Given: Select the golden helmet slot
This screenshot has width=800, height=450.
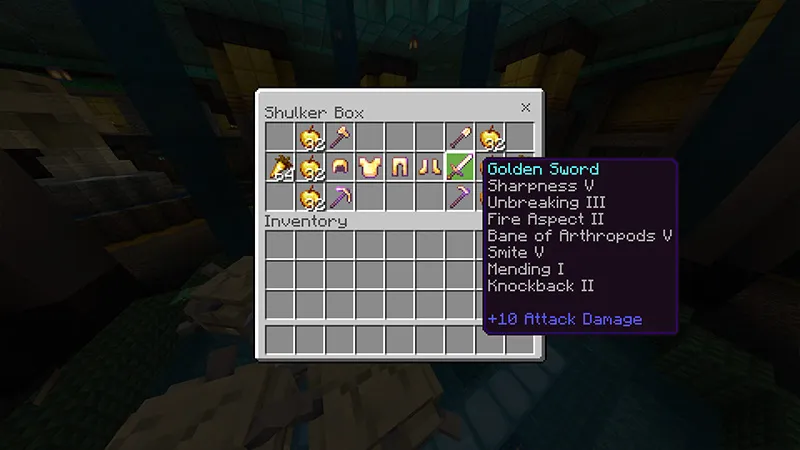Looking at the screenshot, I should point(340,166).
